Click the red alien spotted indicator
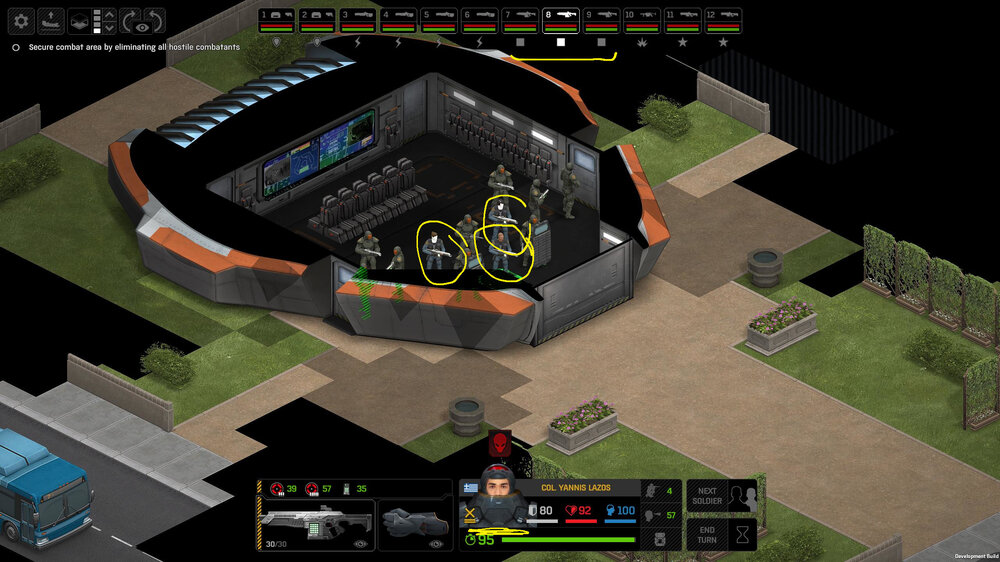This screenshot has height=562, width=1000. click(498, 444)
